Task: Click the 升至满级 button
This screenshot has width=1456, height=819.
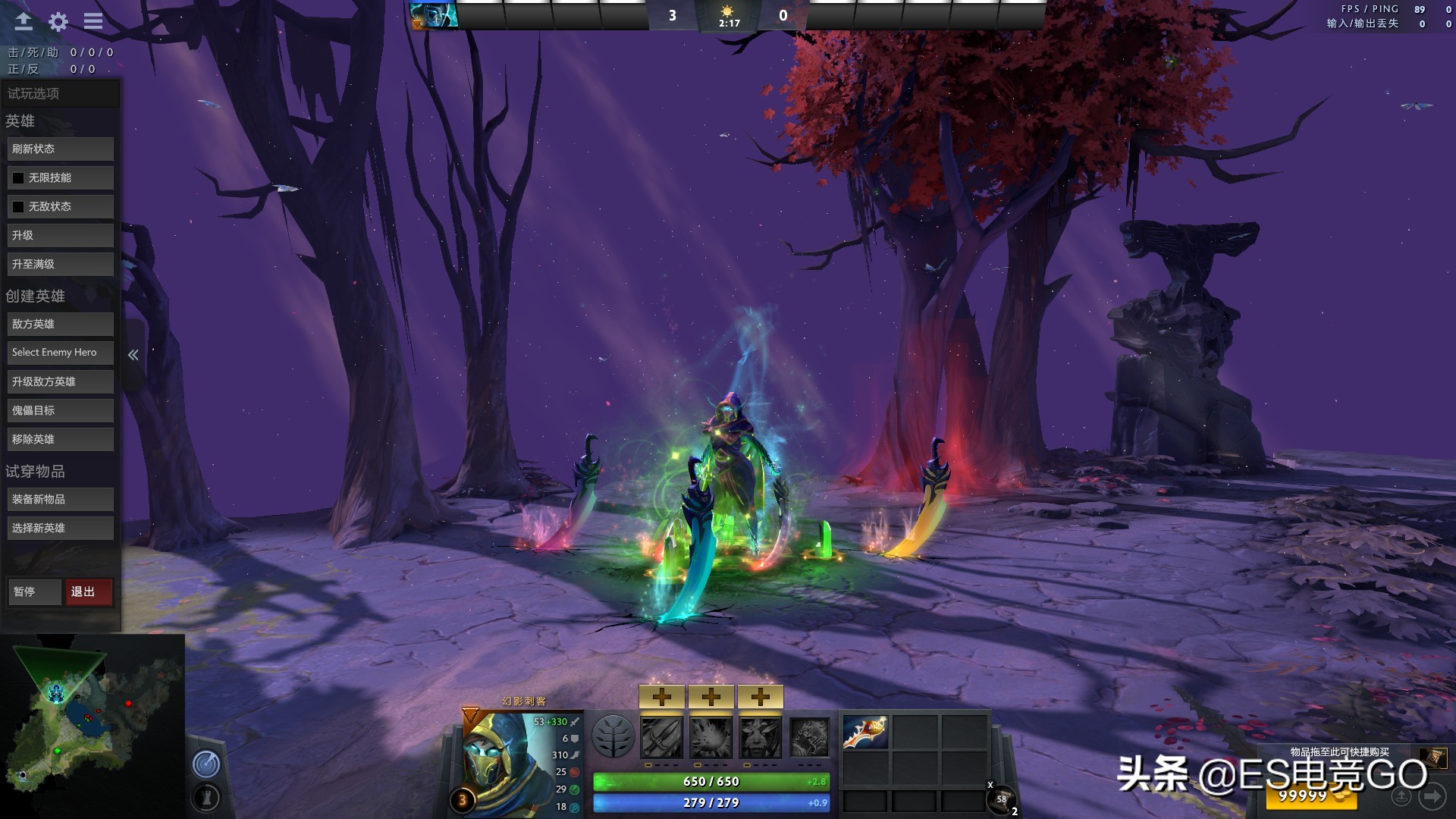Action: click(60, 263)
